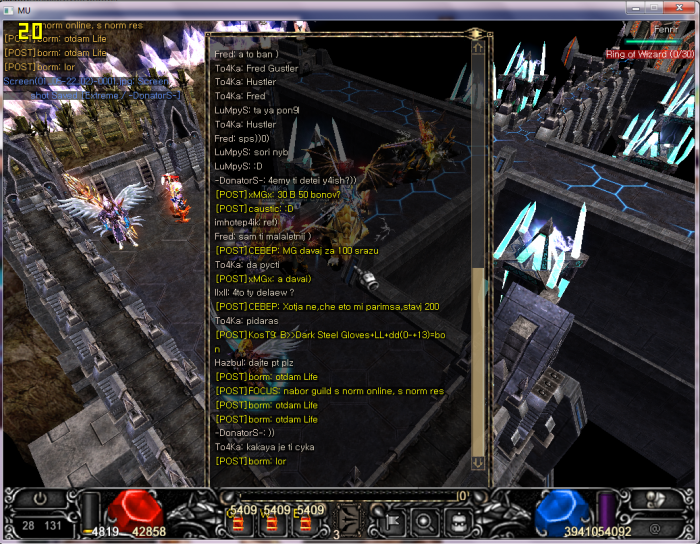This screenshot has height=544, width=700.
Task: Click the round magnifier button on the bottom bar
Action: 424,519
